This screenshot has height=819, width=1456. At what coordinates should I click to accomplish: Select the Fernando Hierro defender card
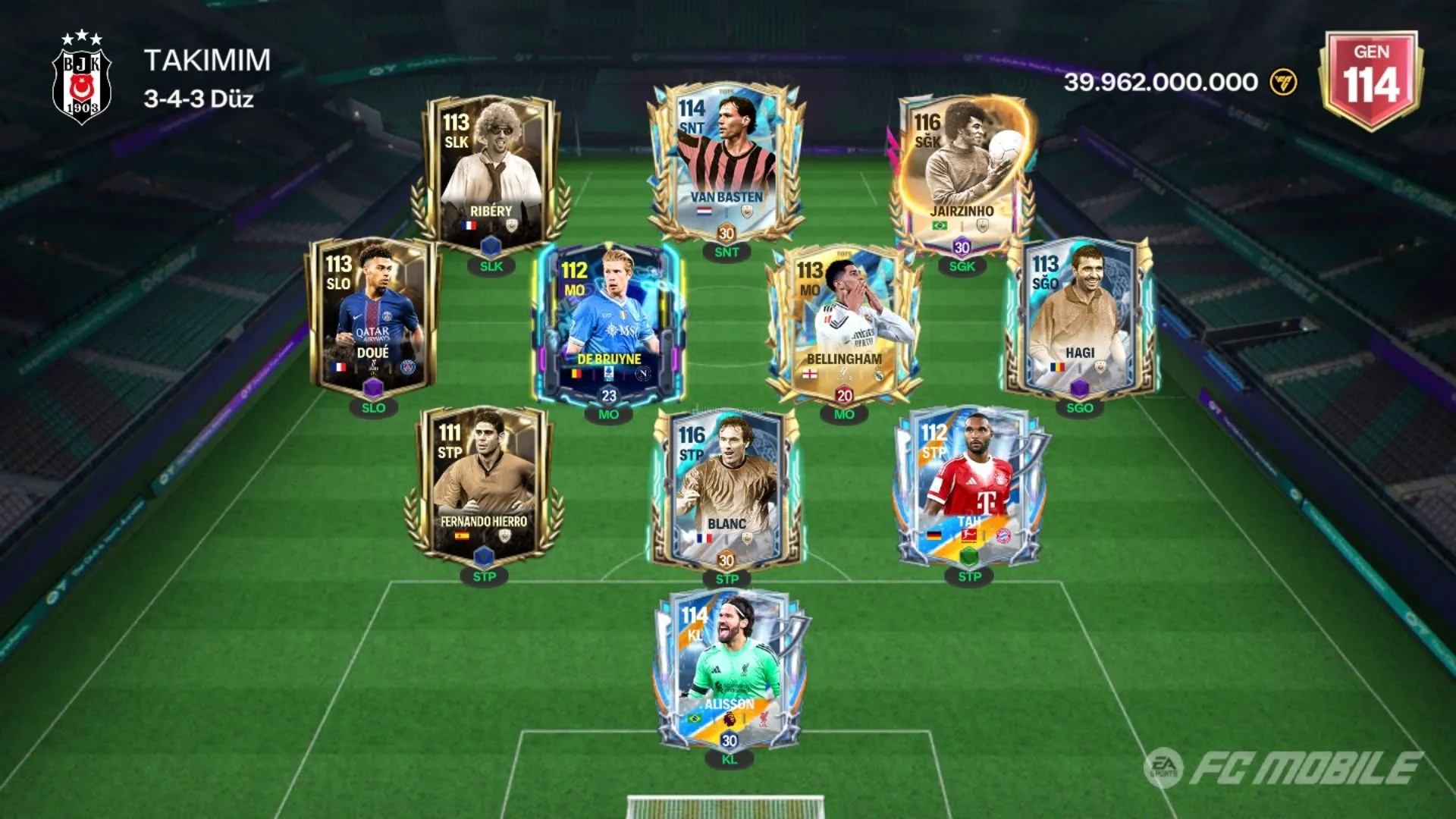pos(484,485)
